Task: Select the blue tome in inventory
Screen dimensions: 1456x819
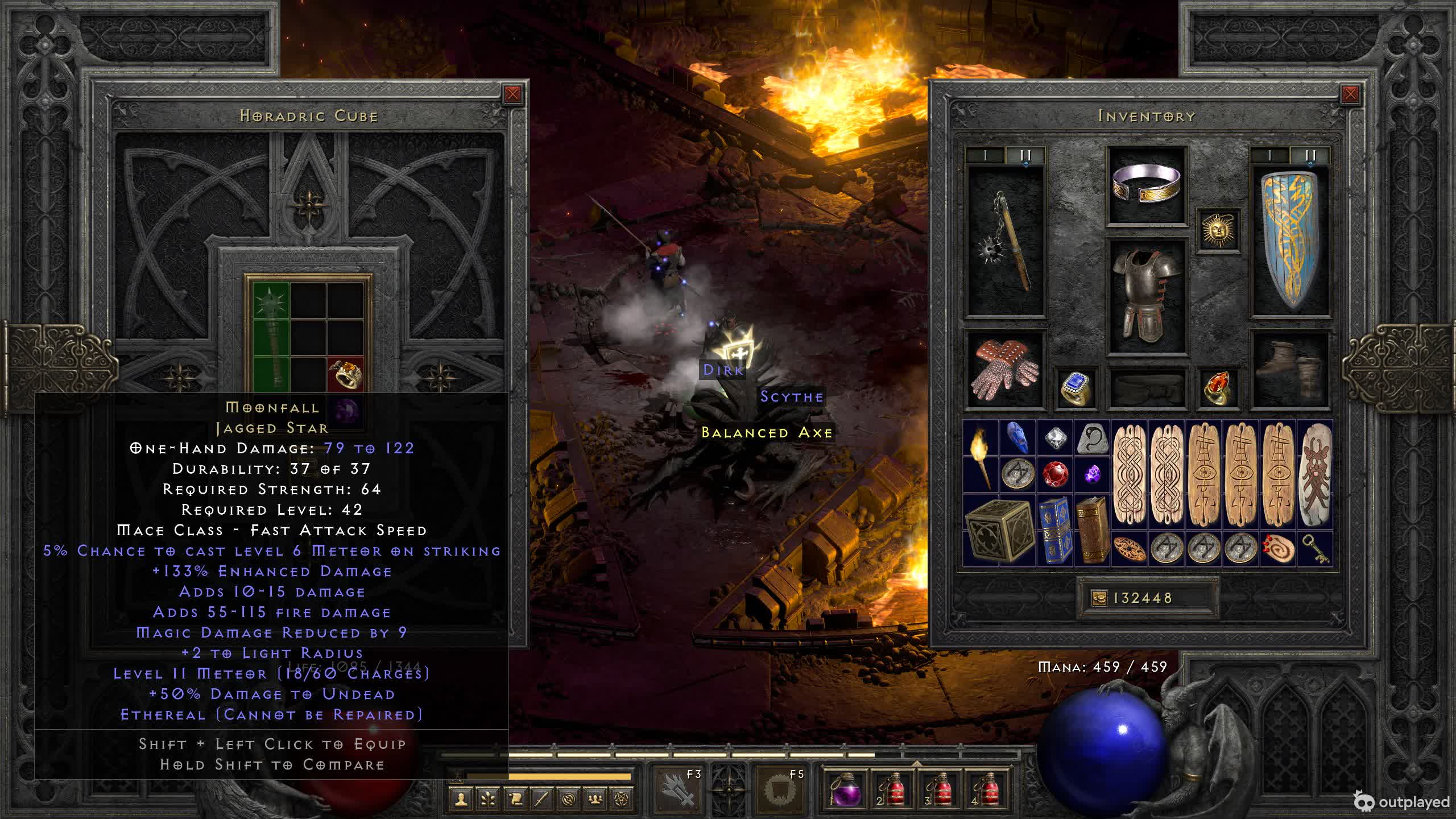Action: 1055,531
